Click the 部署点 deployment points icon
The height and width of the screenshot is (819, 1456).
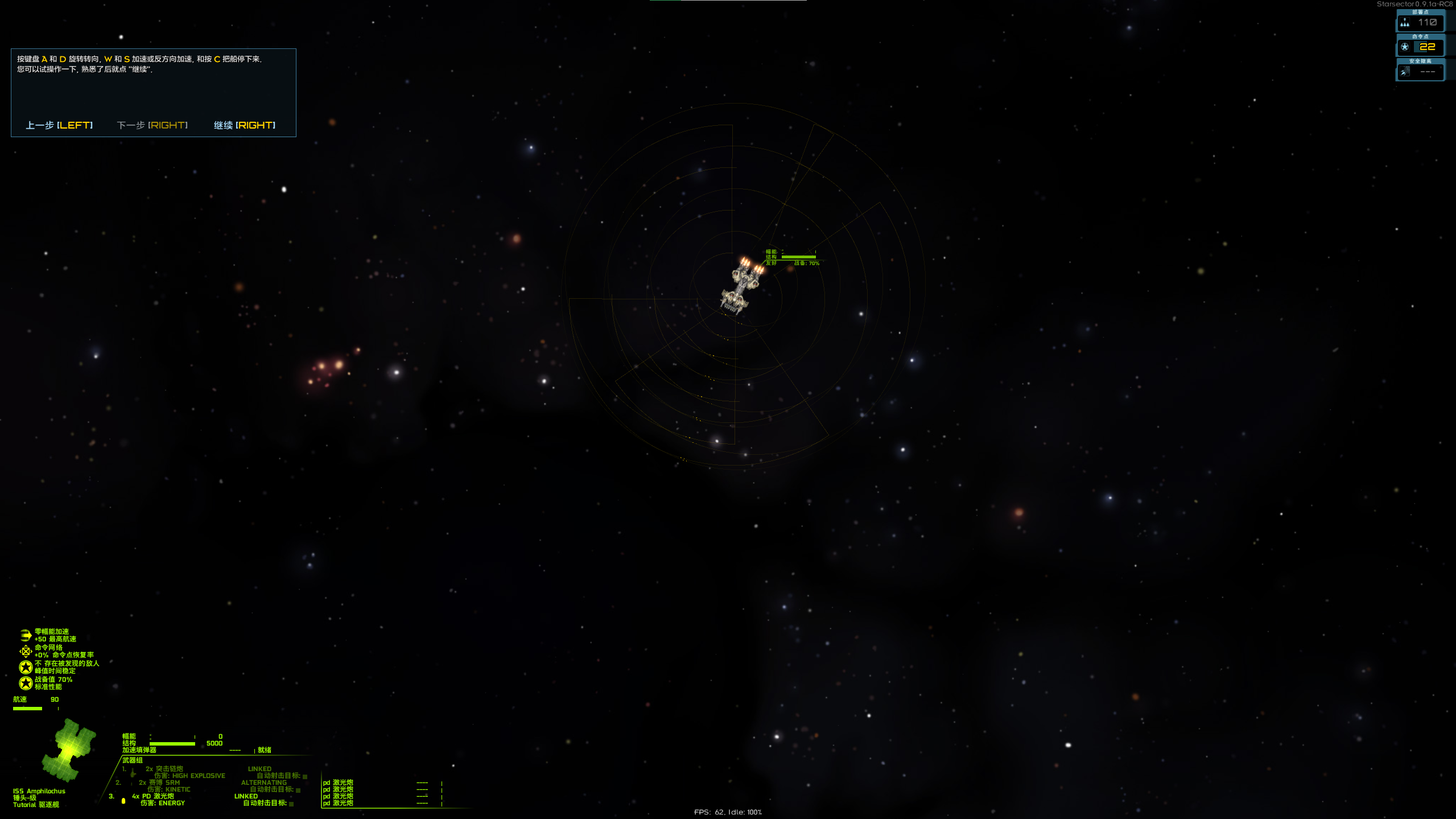pos(1405,23)
